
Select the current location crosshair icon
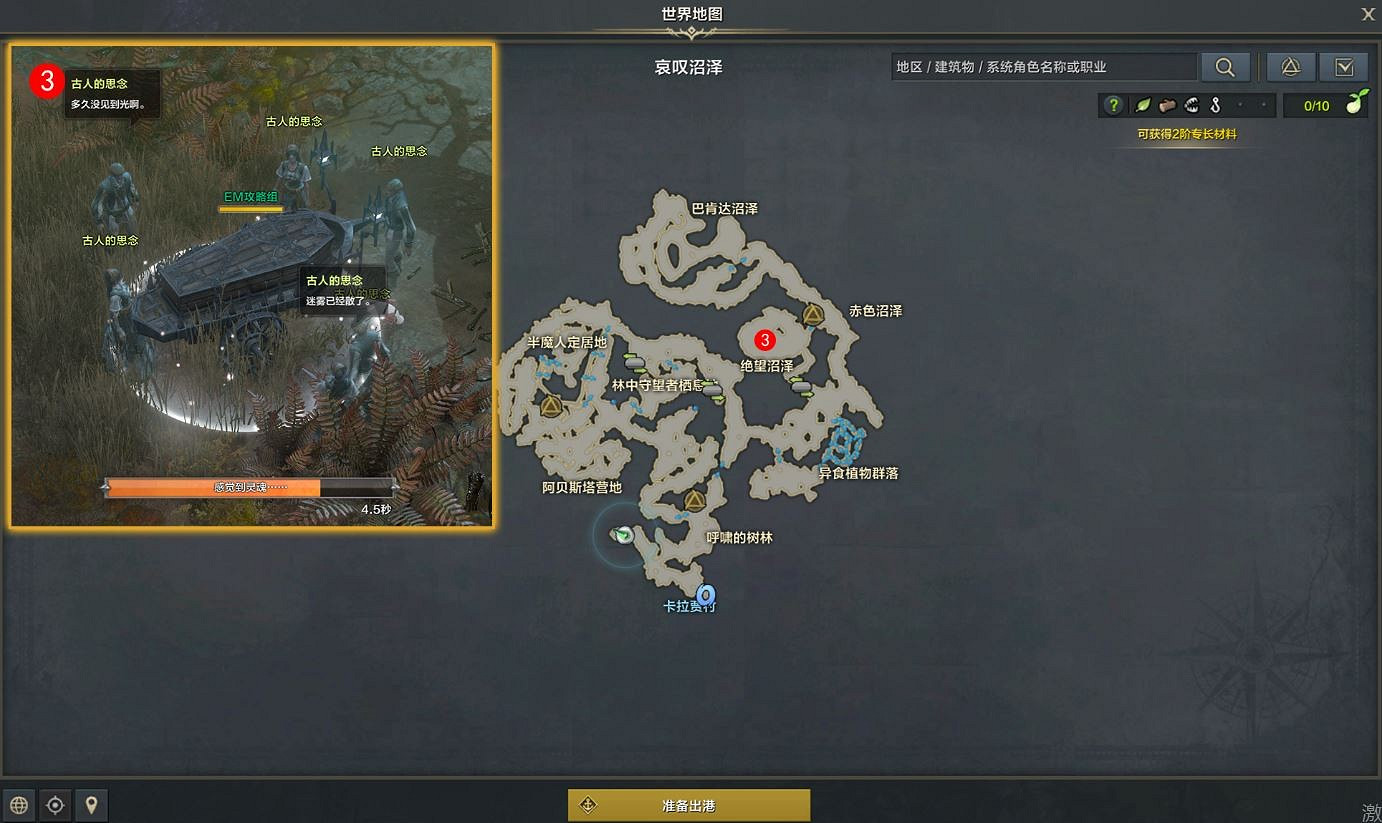pyautogui.click(x=55, y=804)
